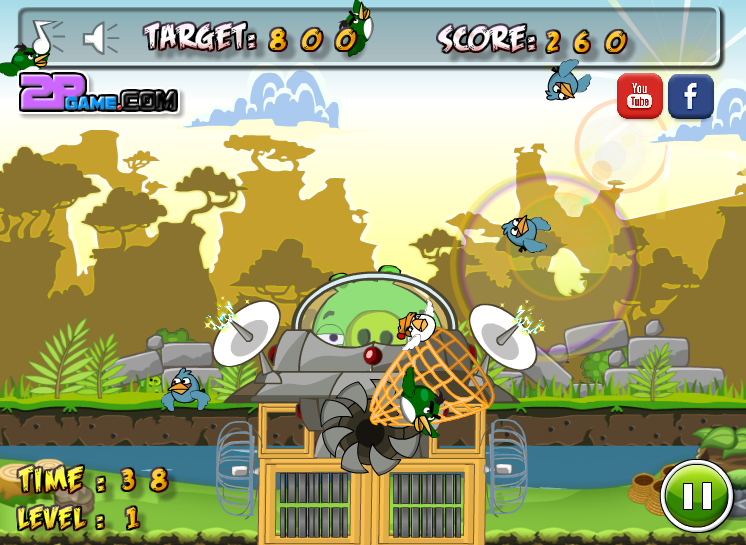The width and height of the screenshot is (746, 545).
Task: Open the Facebook link
Action: [x=690, y=96]
